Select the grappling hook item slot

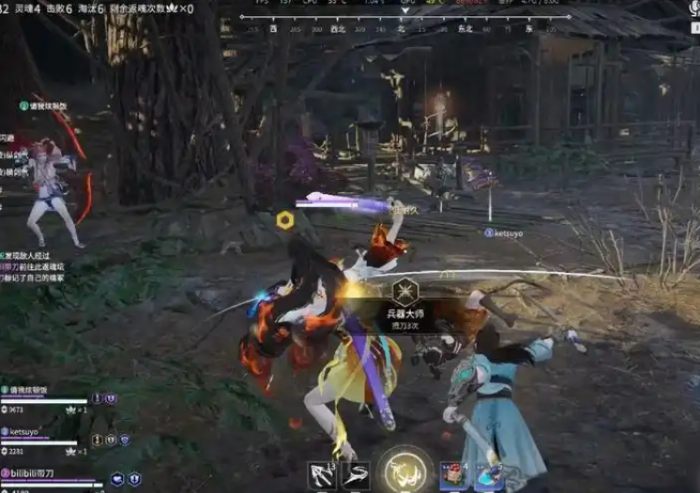(x=322, y=475)
